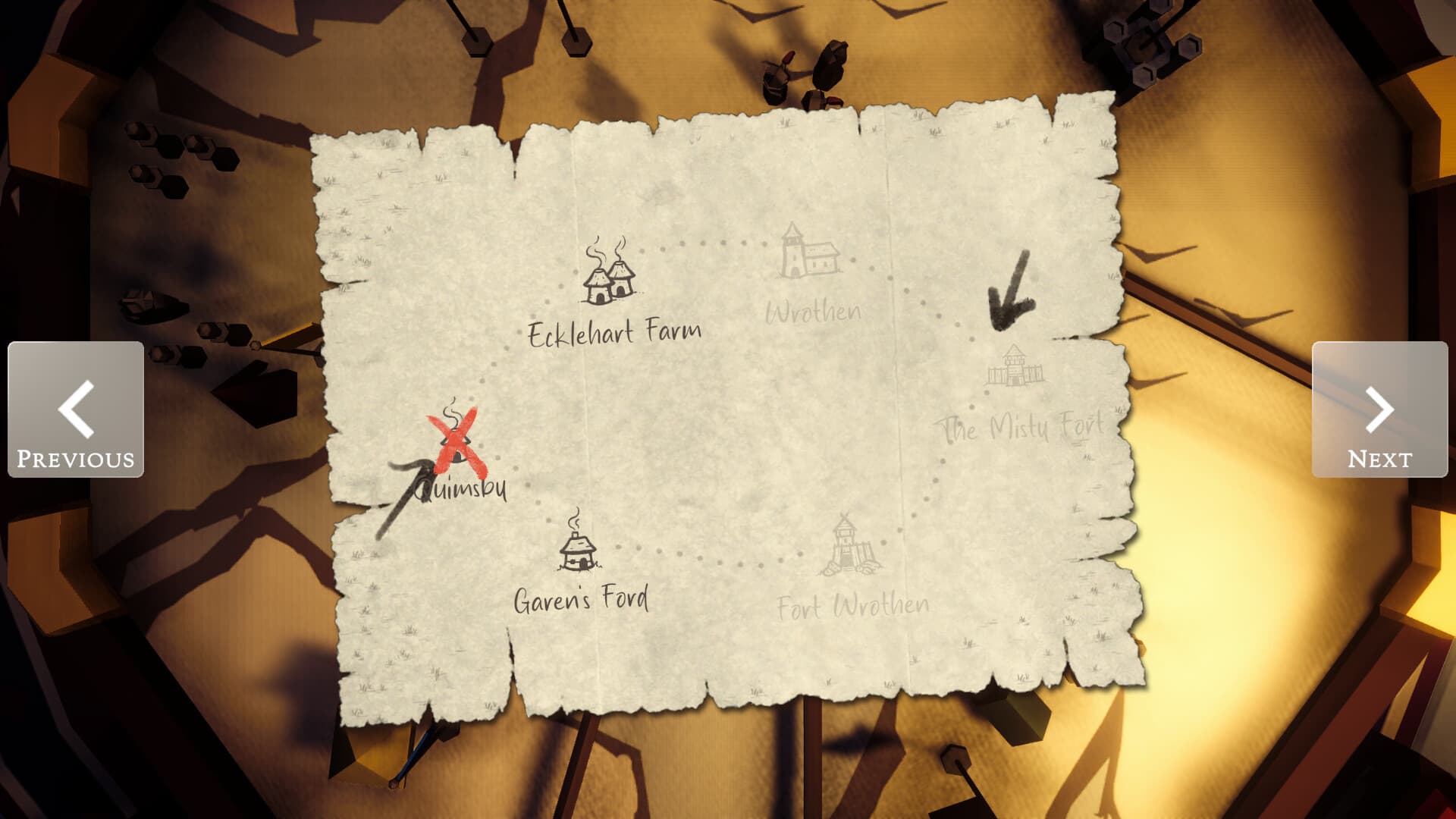
Task: Toggle visibility of the Wrothen destination
Action: 808,254
